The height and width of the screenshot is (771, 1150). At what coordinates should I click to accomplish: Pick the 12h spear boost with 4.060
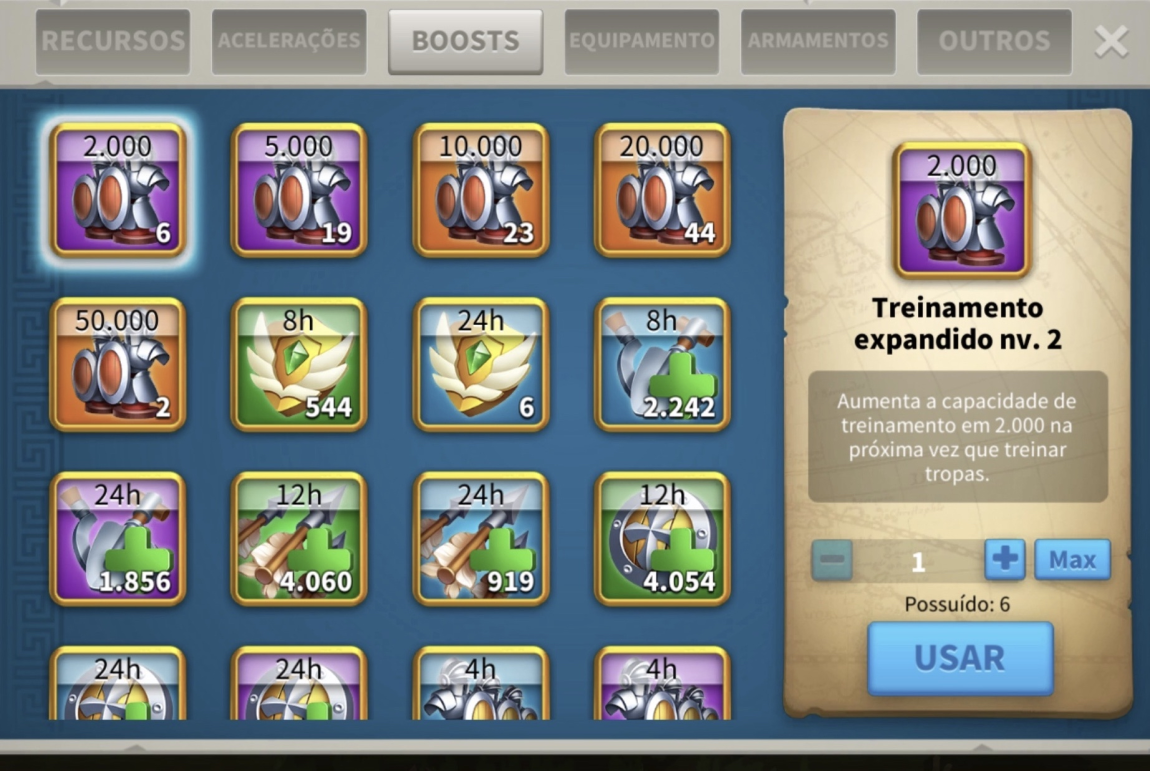pos(299,539)
